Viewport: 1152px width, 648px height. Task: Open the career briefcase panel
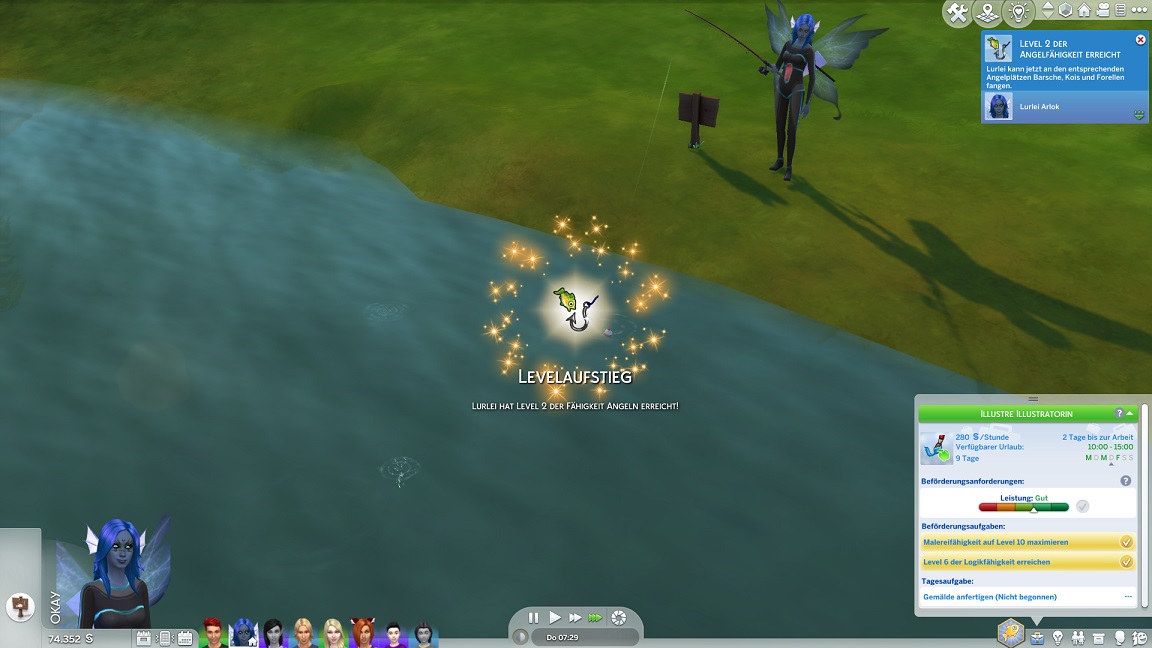click(x=1037, y=637)
